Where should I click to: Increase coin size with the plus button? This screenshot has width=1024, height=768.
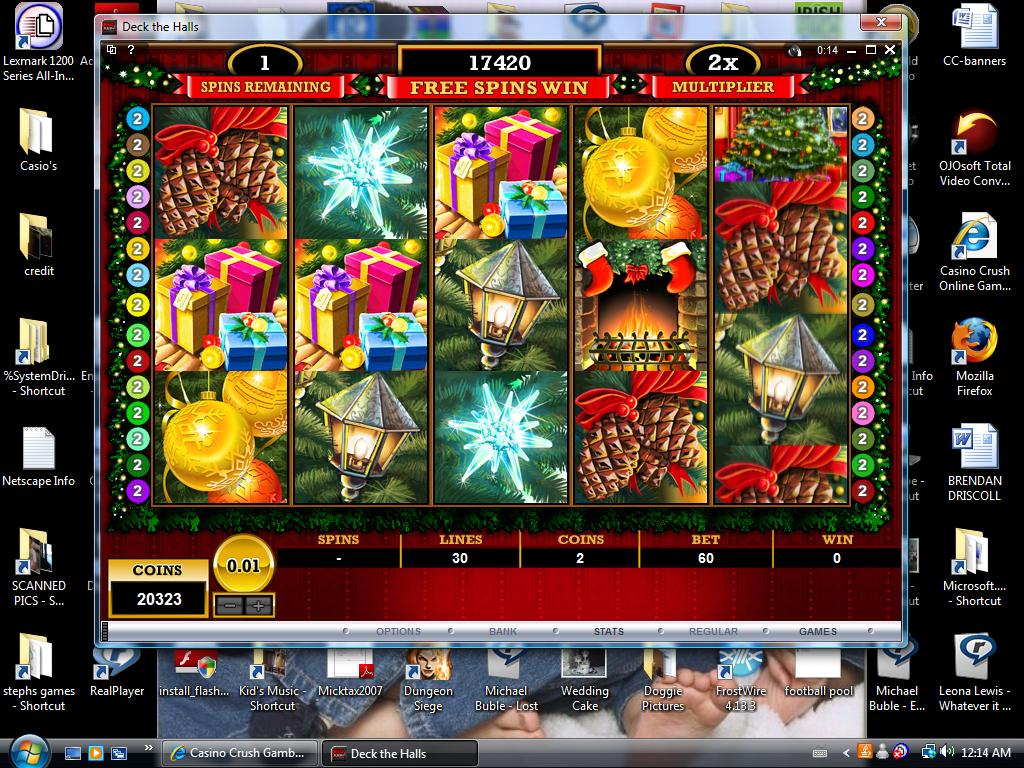click(x=258, y=606)
